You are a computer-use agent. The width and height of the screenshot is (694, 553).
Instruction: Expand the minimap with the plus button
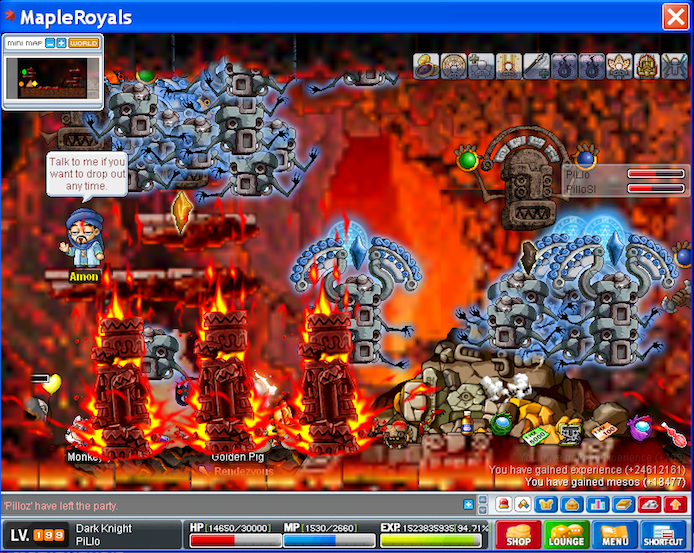tap(61, 43)
